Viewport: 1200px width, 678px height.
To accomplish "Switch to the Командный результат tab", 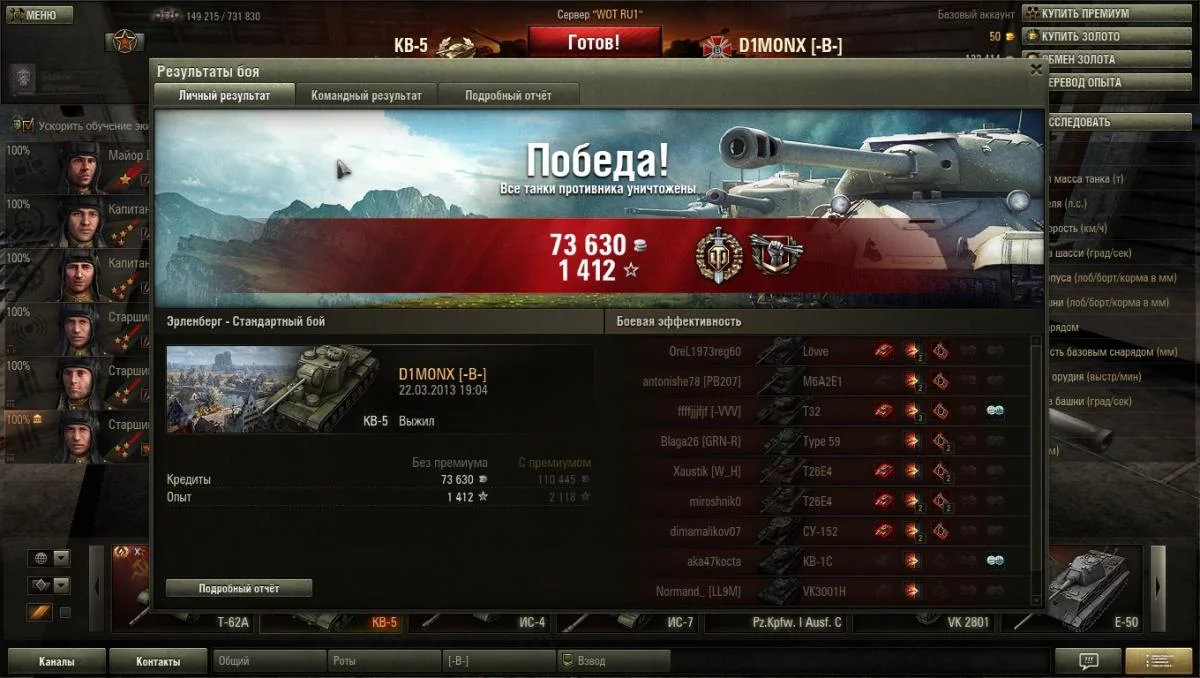I will pyautogui.click(x=366, y=95).
